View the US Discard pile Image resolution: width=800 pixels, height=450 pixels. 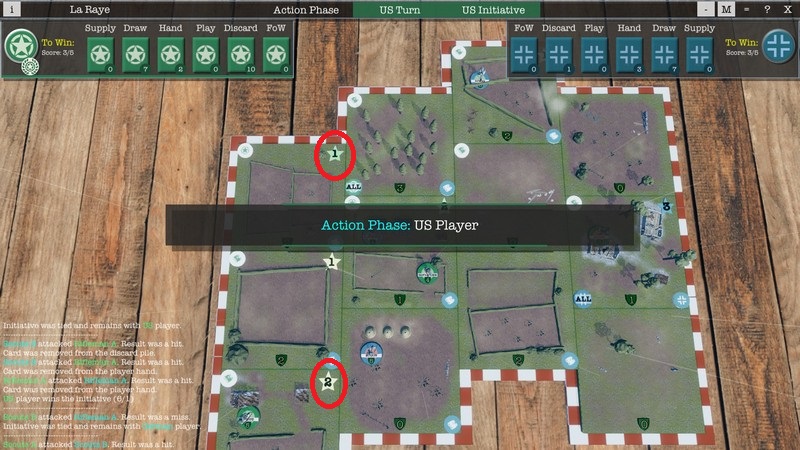pos(241,53)
